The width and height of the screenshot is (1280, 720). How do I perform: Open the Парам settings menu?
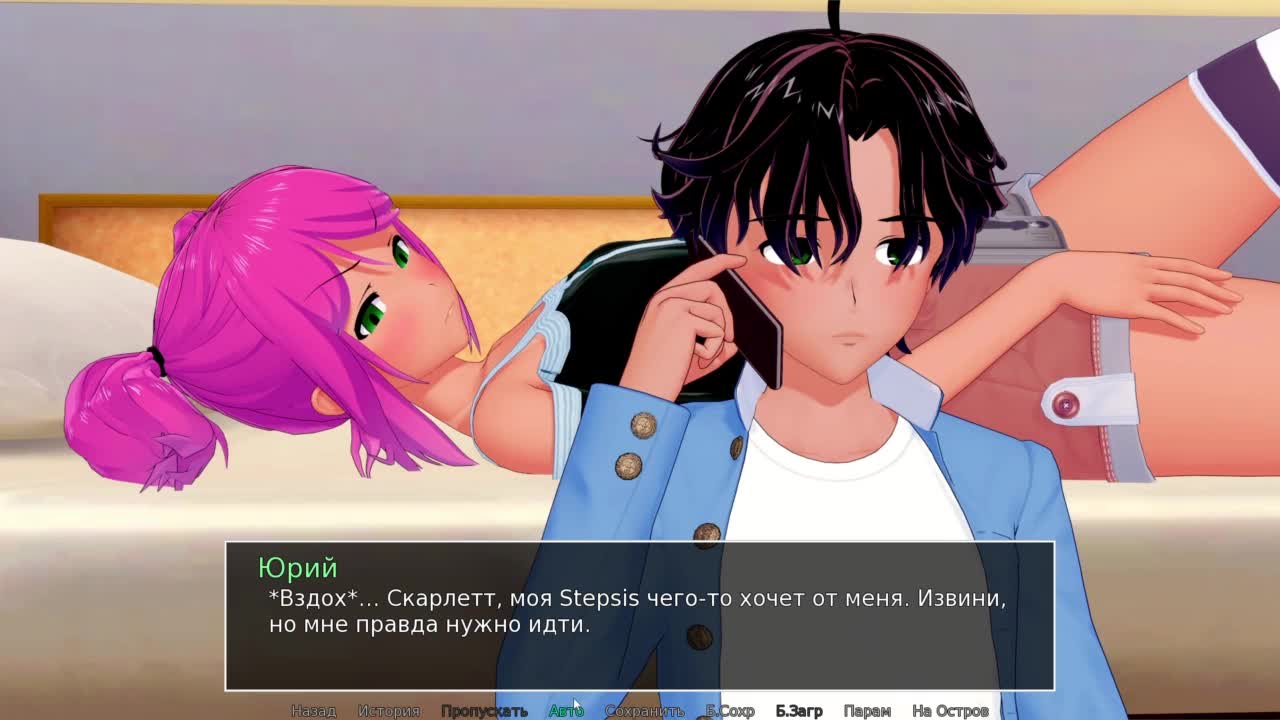click(x=867, y=711)
